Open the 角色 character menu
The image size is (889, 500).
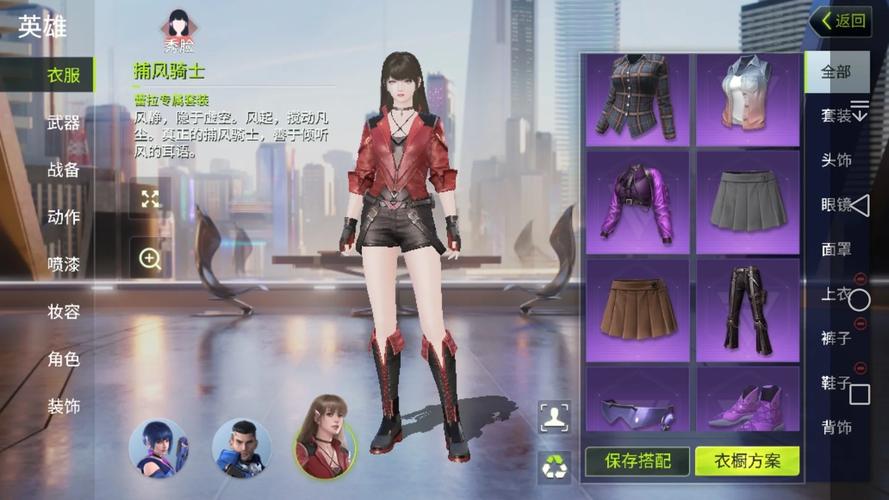point(63,358)
